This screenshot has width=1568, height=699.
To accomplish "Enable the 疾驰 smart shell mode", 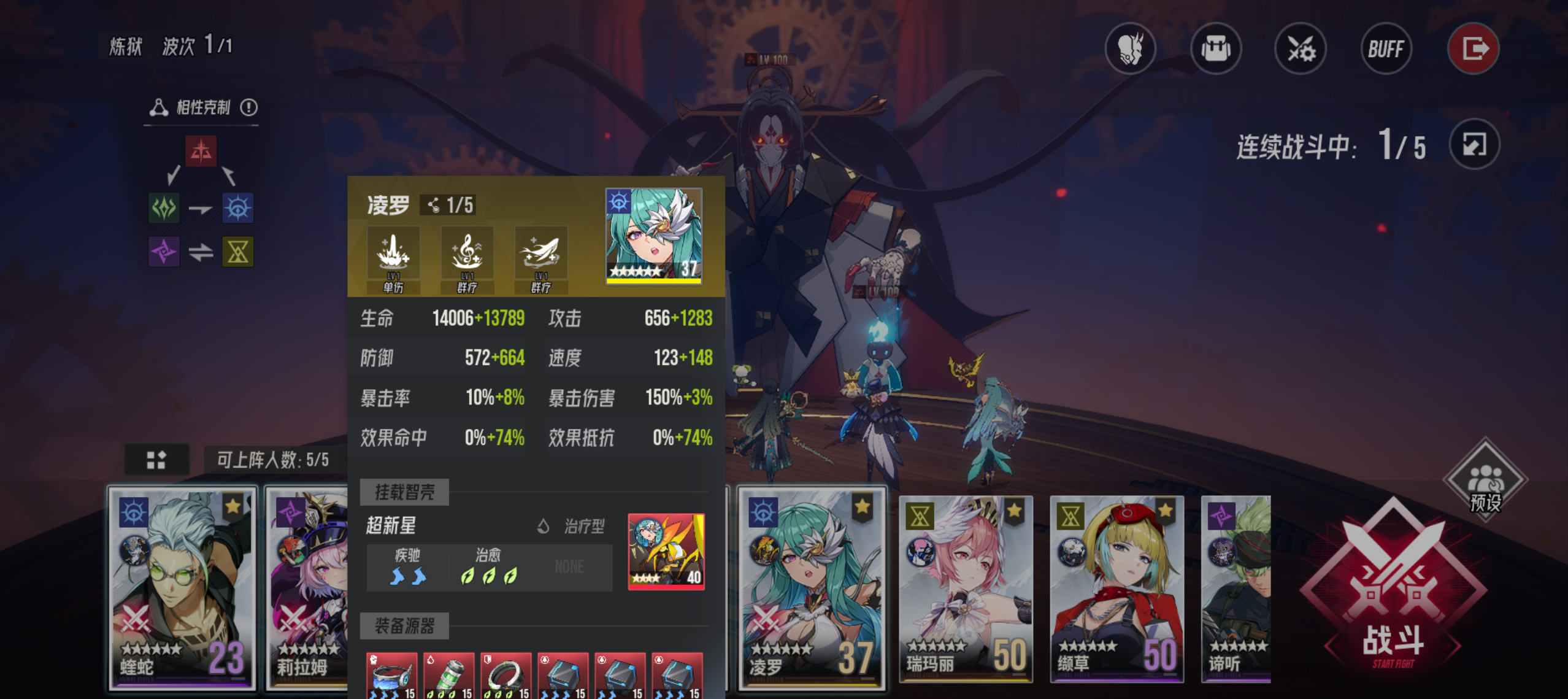I will pyautogui.click(x=405, y=567).
